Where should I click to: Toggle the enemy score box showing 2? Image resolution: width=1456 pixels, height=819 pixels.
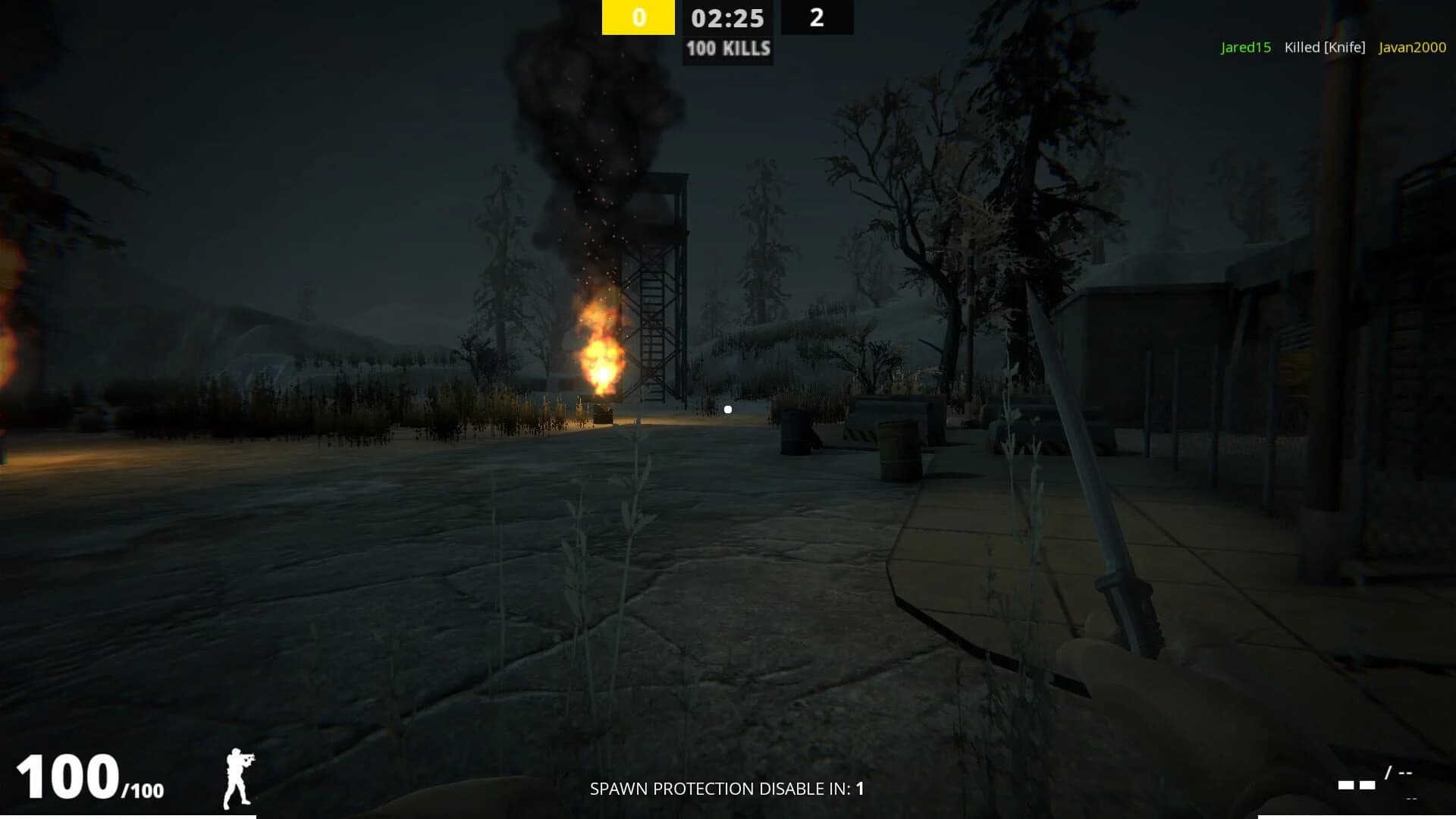817,18
